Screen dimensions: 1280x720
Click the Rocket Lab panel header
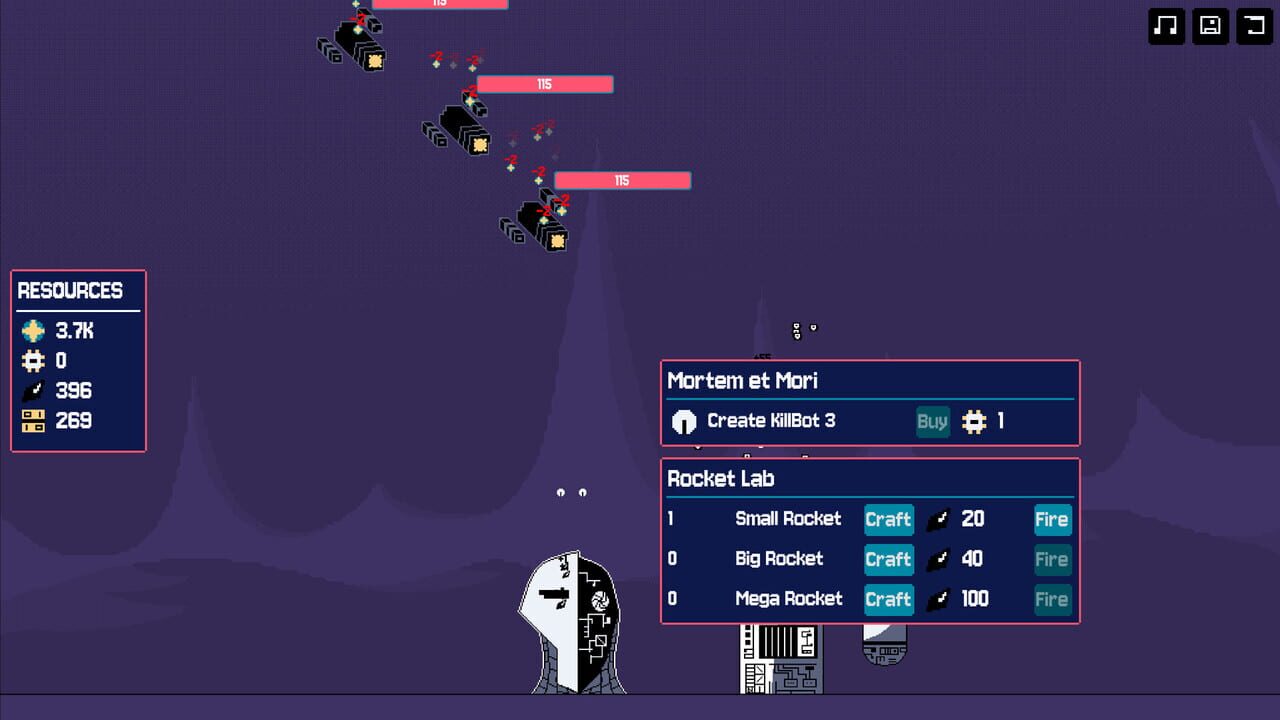720,479
